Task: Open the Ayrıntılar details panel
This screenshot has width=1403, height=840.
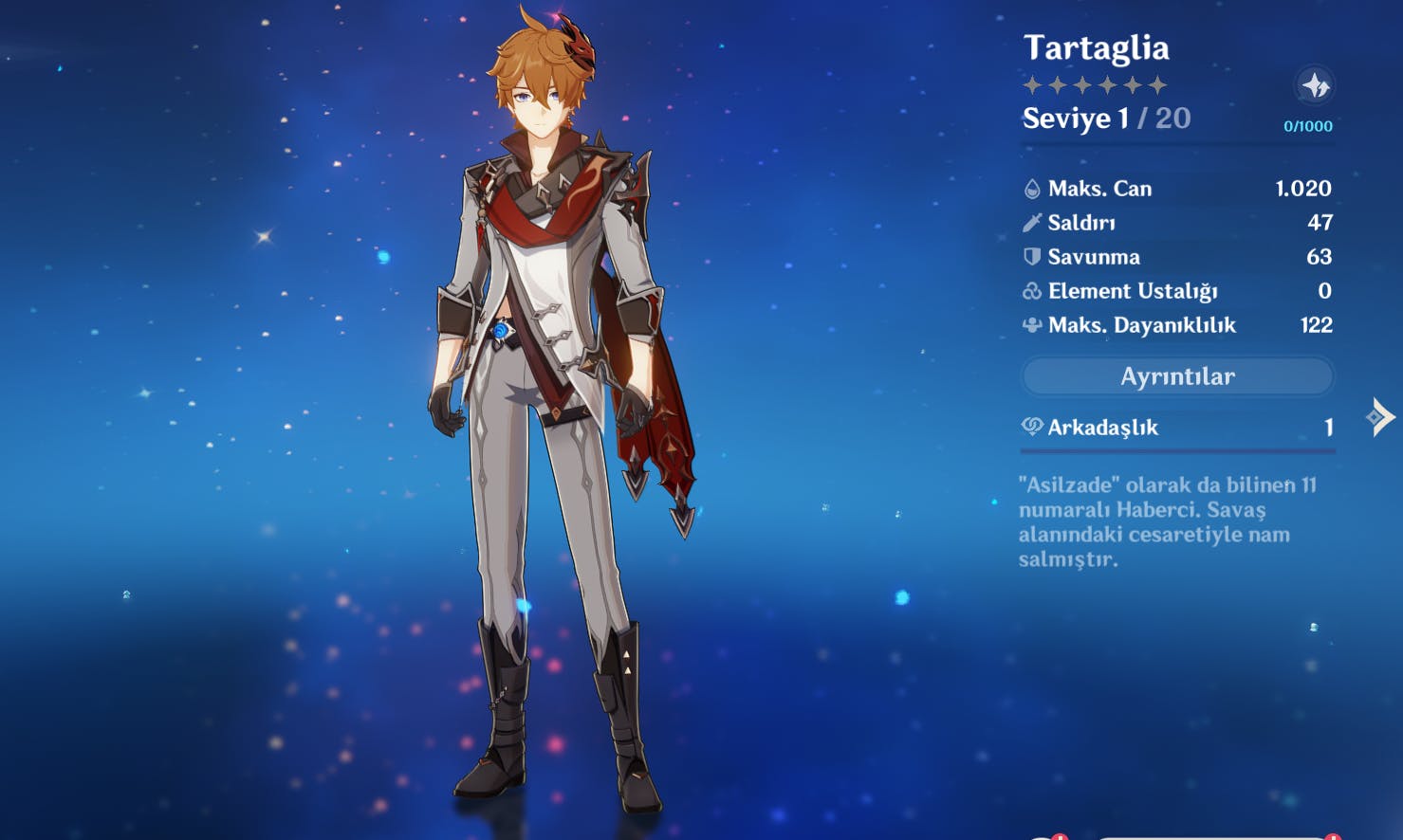Action: tap(1177, 376)
